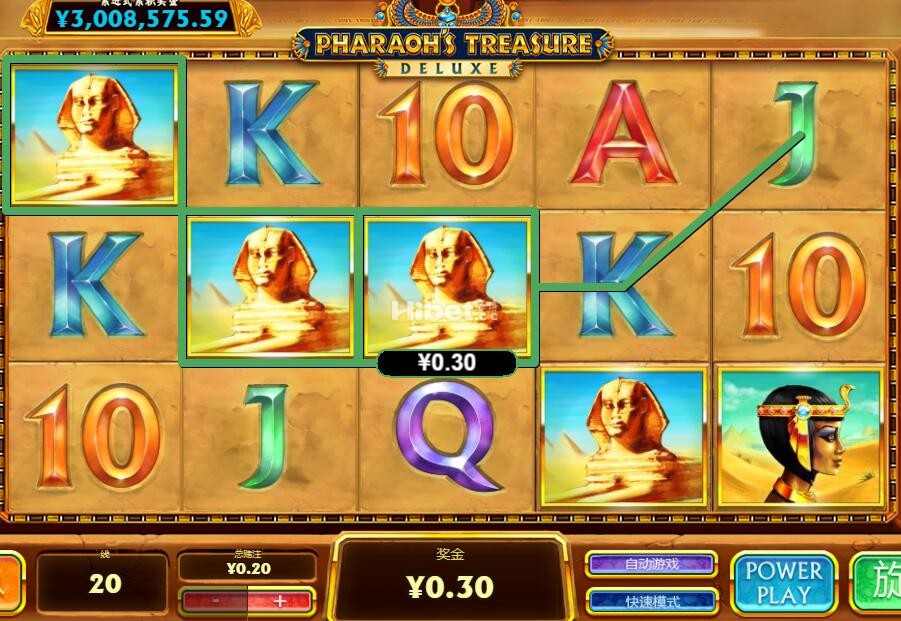Activate the Power Play button
This screenshot has height=621, width=901.
(x=784, y=583)
